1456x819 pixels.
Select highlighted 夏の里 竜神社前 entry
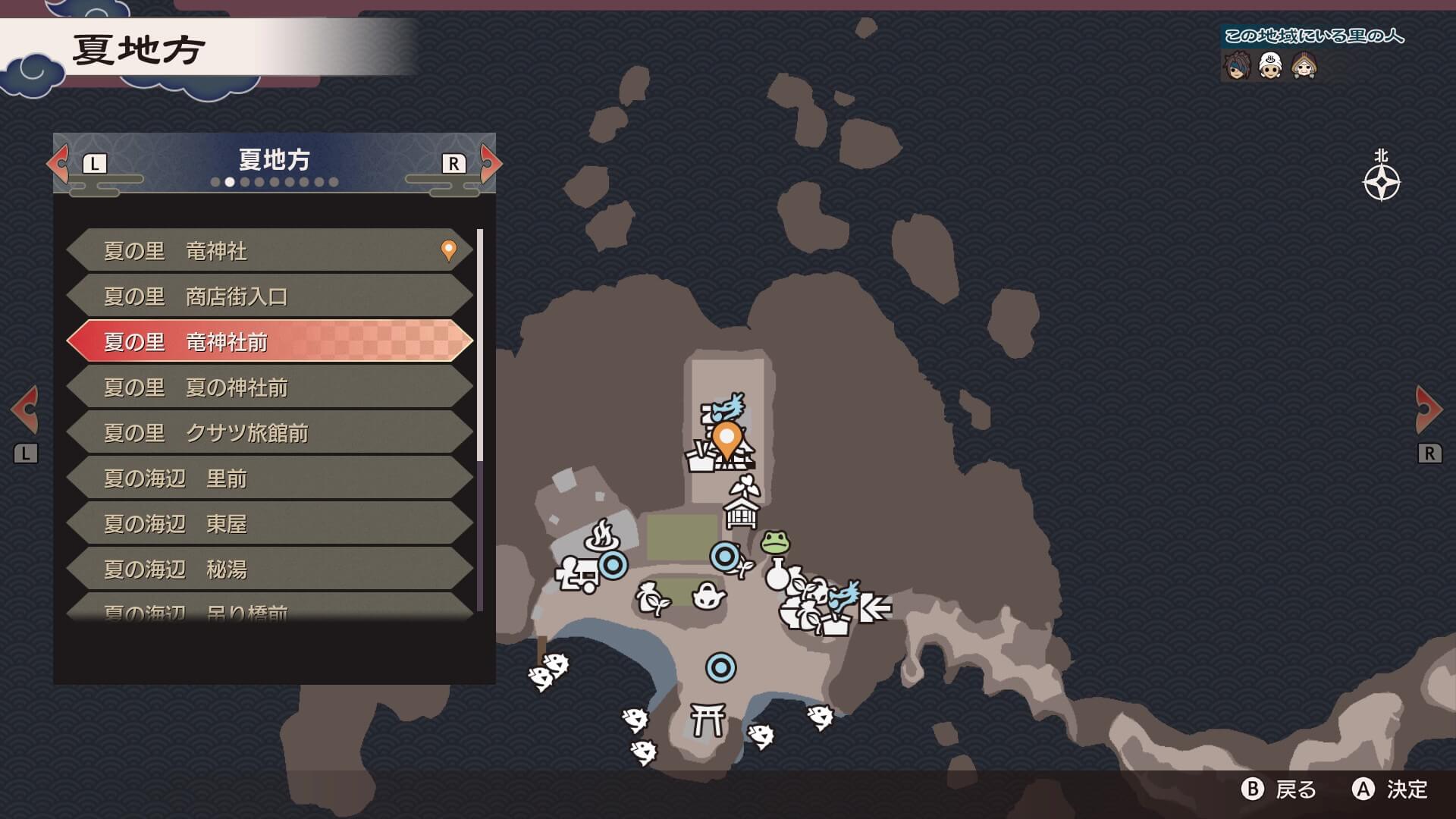269,342
